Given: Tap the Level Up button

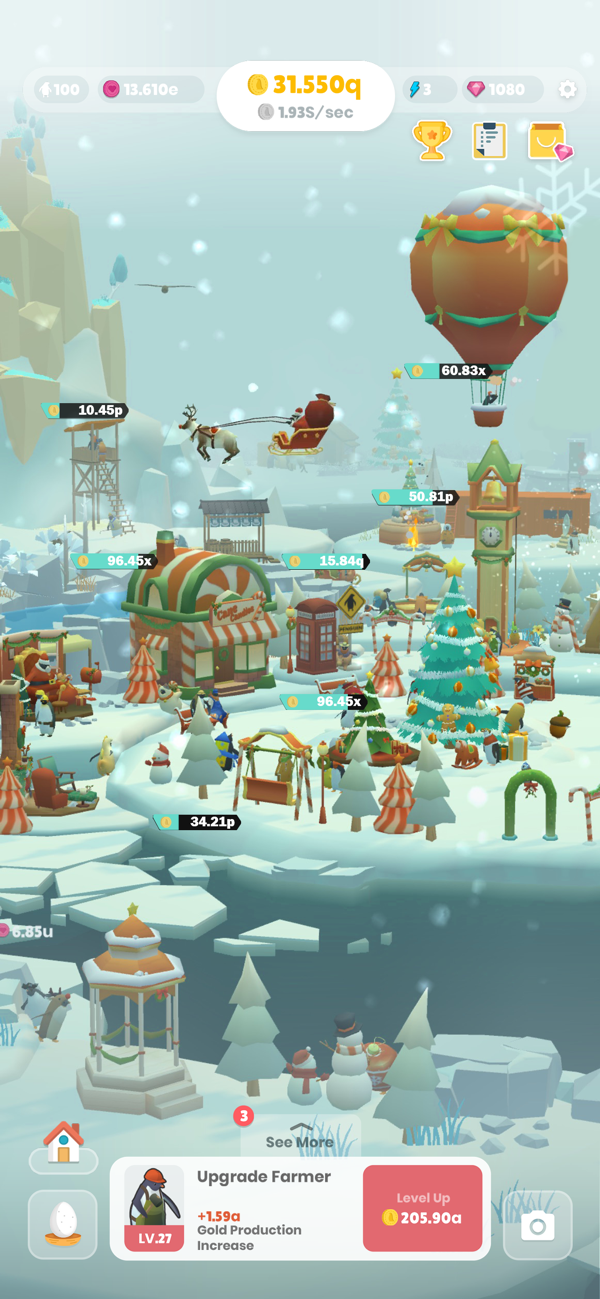Looking at the screenshot, I should tap(422, 1208).
